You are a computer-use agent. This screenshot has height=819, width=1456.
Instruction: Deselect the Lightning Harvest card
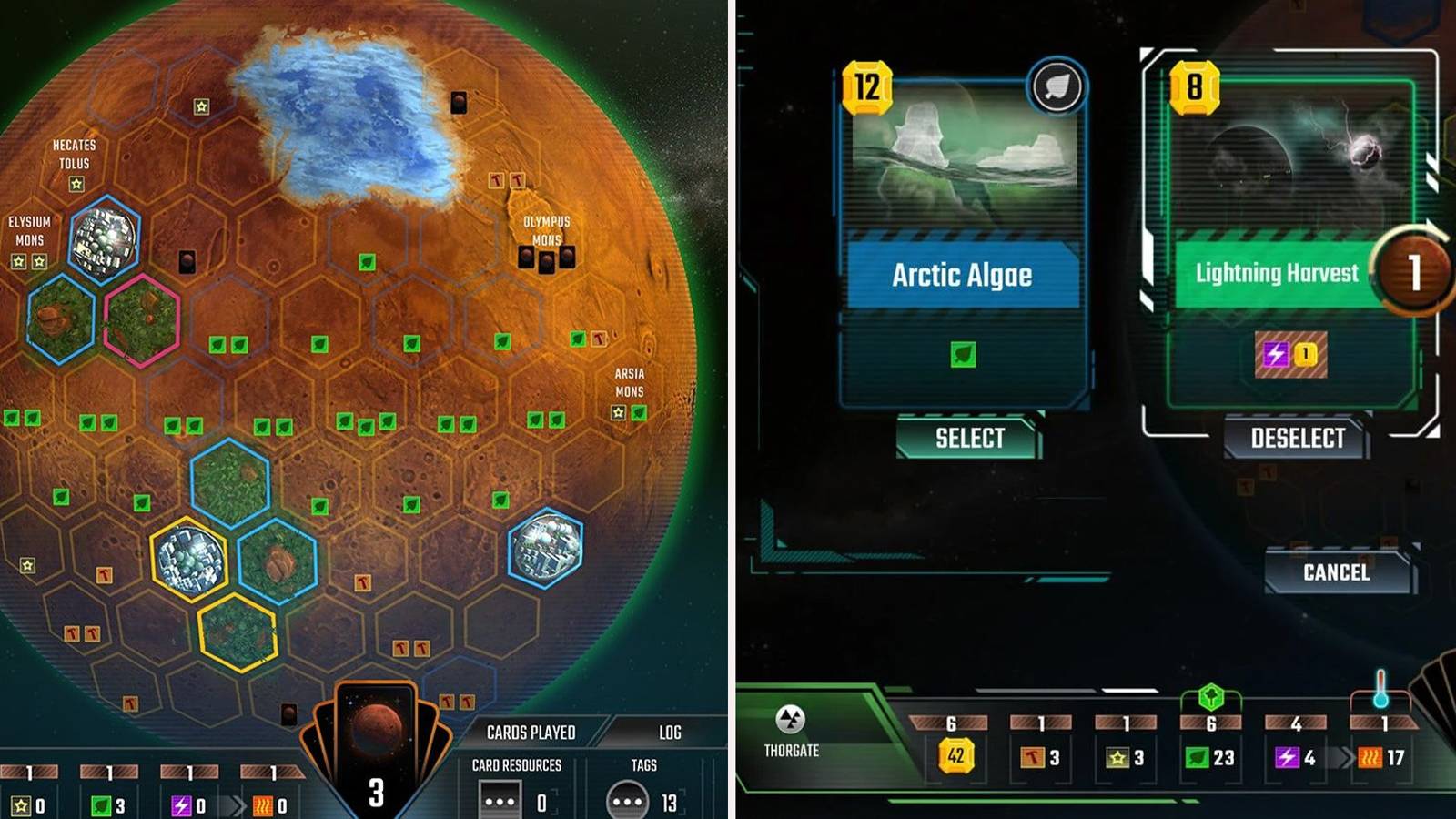[x=1296, y=438]
